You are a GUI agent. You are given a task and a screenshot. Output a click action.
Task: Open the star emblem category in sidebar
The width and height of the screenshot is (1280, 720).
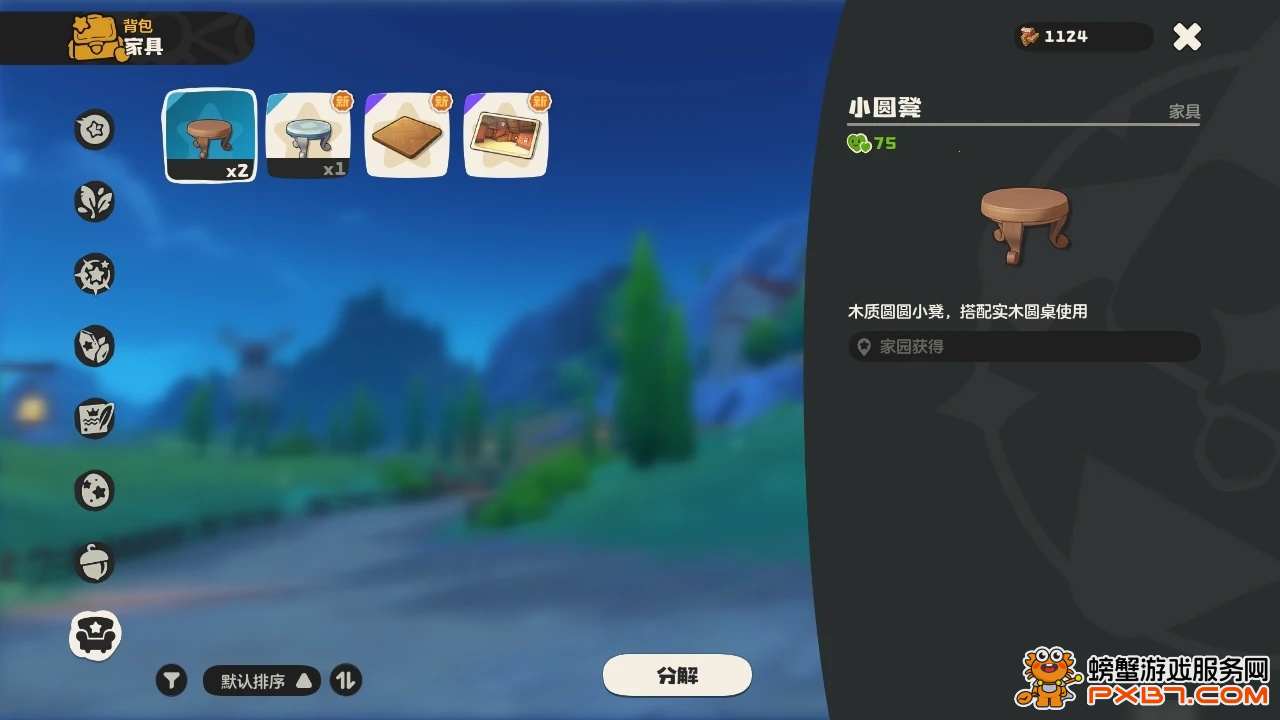94,130
